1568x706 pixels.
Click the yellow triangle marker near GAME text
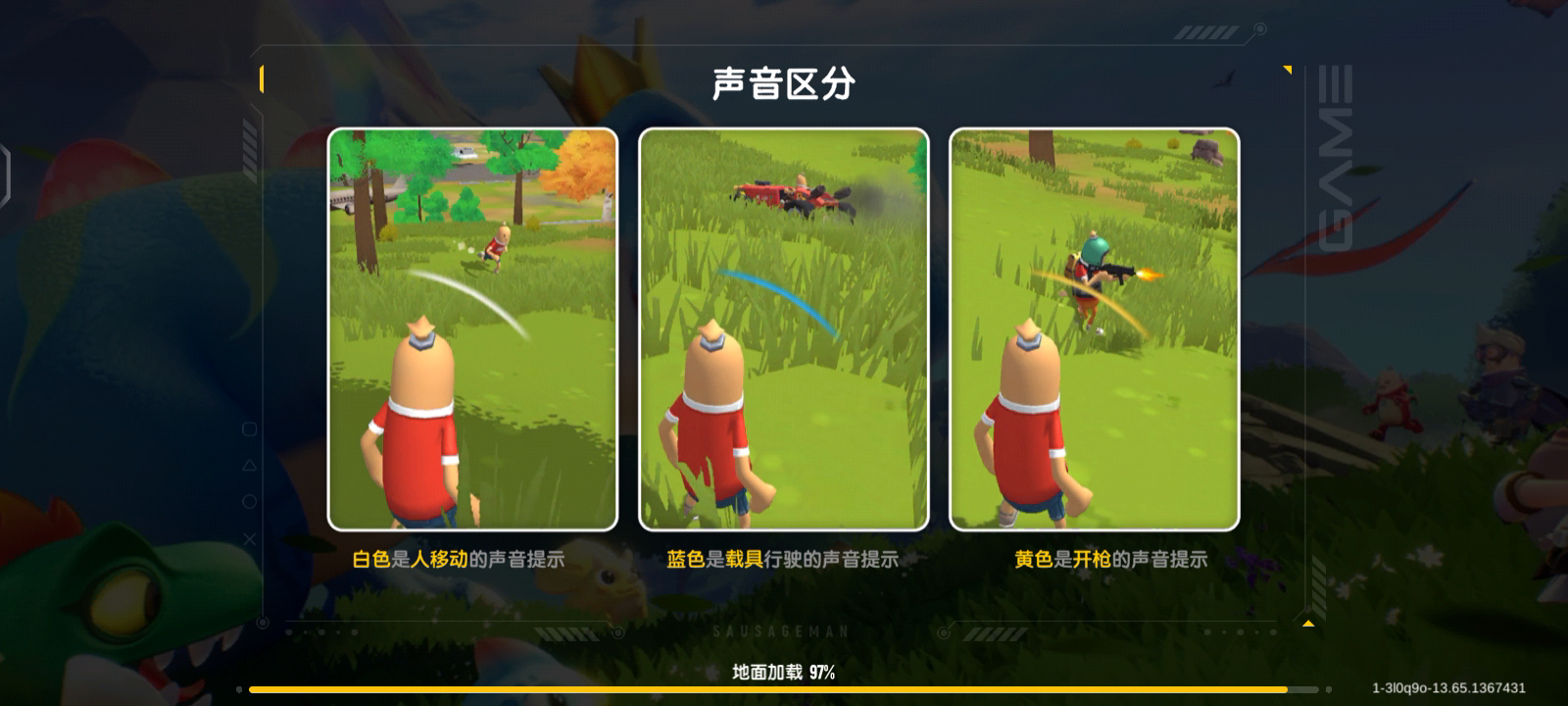click(x=1287, y=71)
